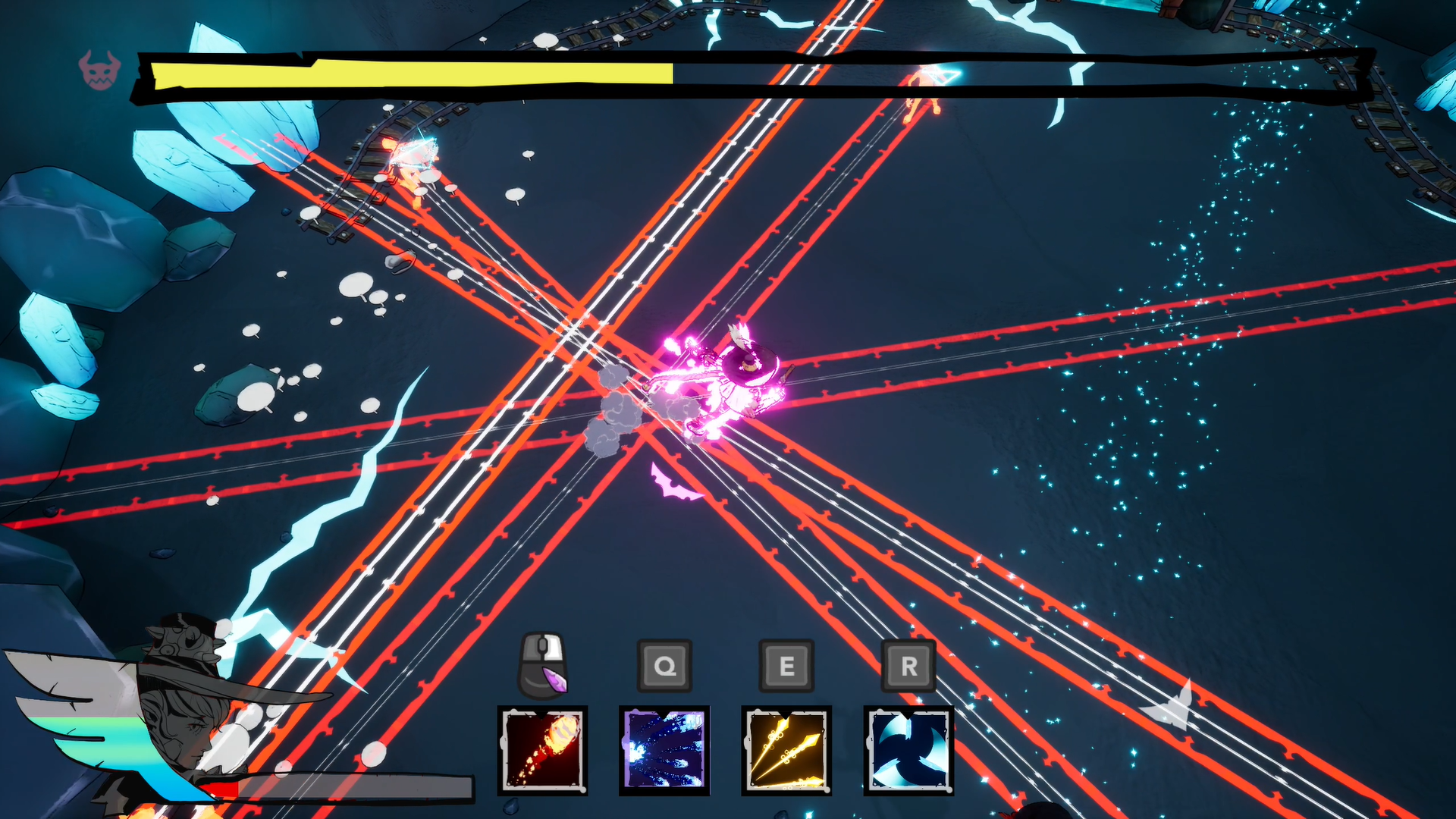
Task: Cast the blue spinning vortex ability
Action: pos(908,749)
